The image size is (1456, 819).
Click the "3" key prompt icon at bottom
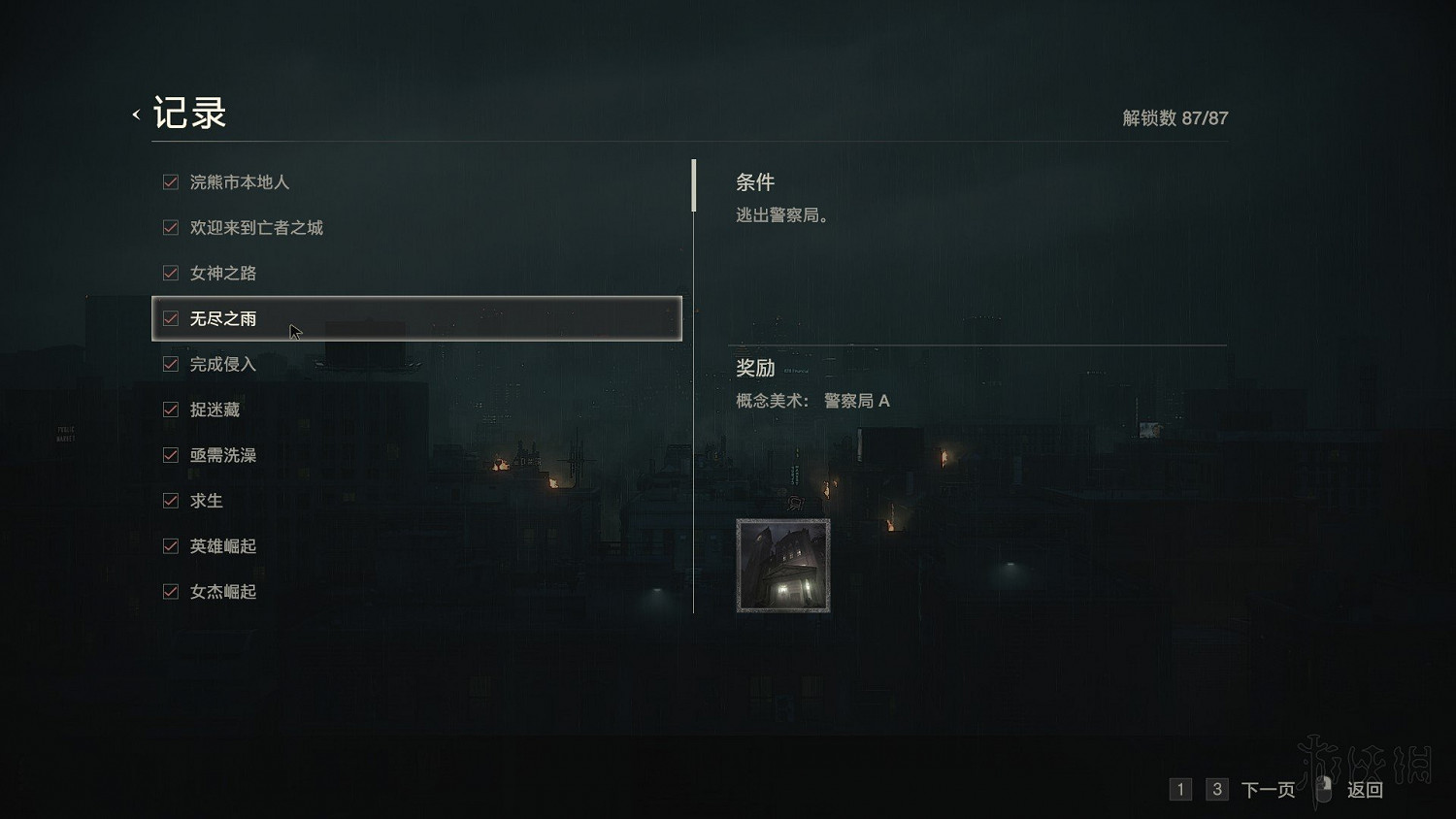click(x=1216, y=790)
